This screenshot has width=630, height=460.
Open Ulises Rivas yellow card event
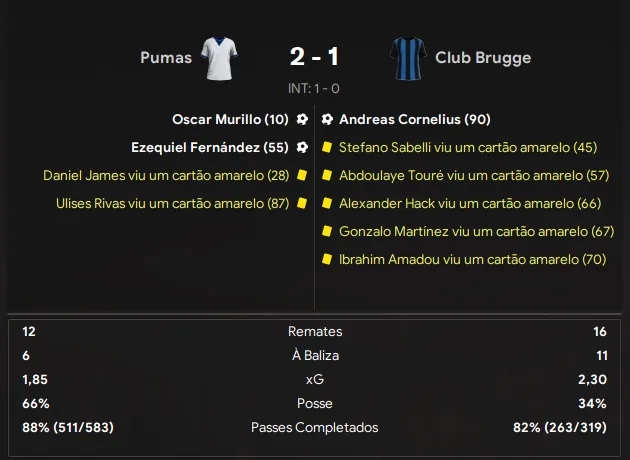tap(173, 203)
